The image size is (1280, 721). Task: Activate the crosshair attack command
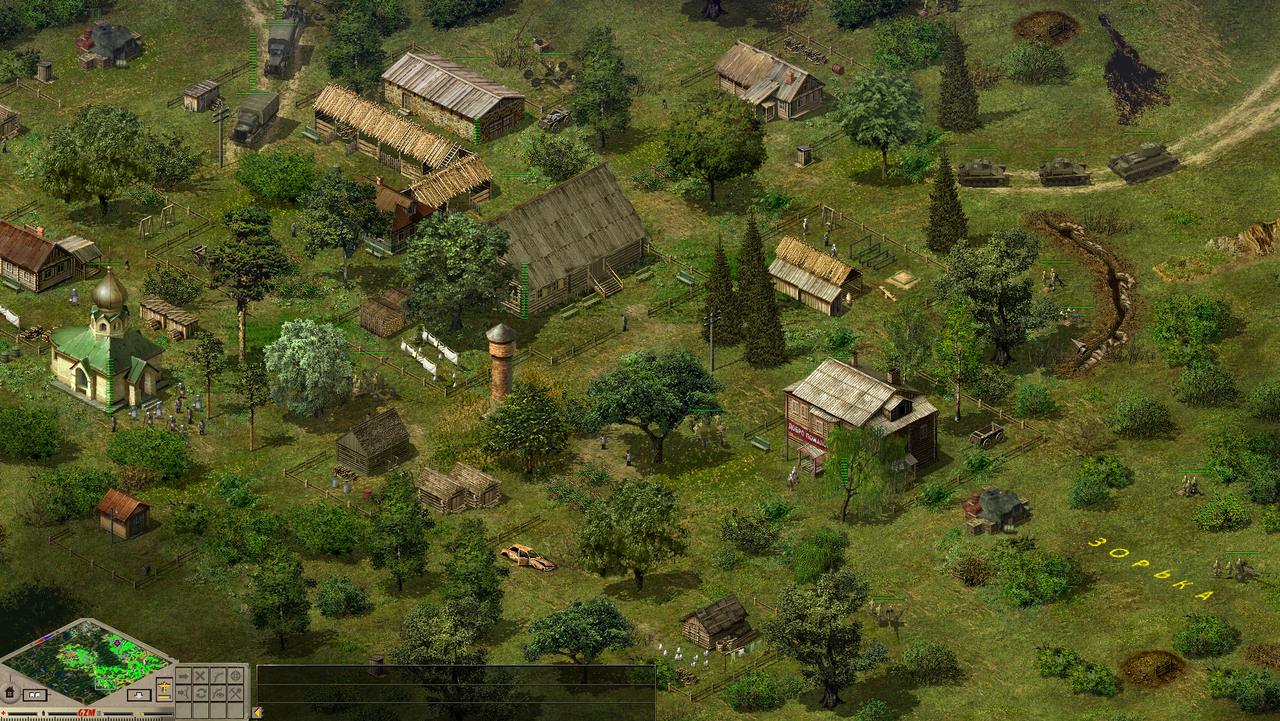[236, 676]
